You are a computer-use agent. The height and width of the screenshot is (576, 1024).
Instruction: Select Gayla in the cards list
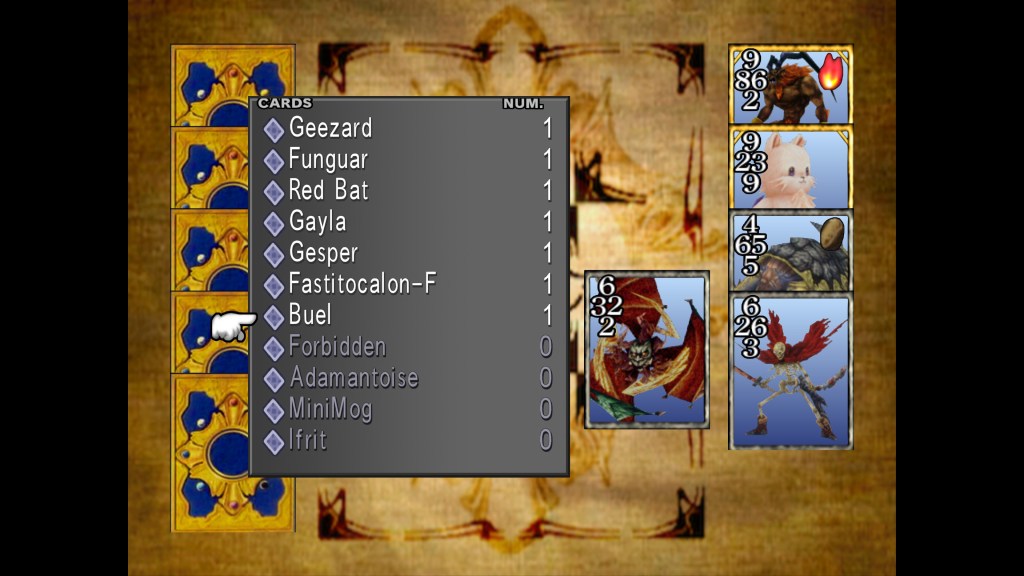pyautogui.click(x=317, y=221)
